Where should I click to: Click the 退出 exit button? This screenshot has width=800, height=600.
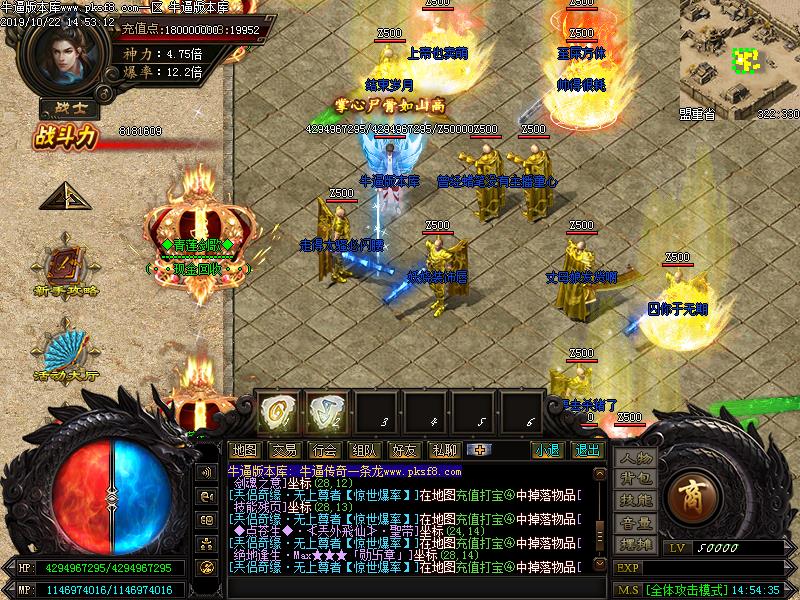(587, 450)
